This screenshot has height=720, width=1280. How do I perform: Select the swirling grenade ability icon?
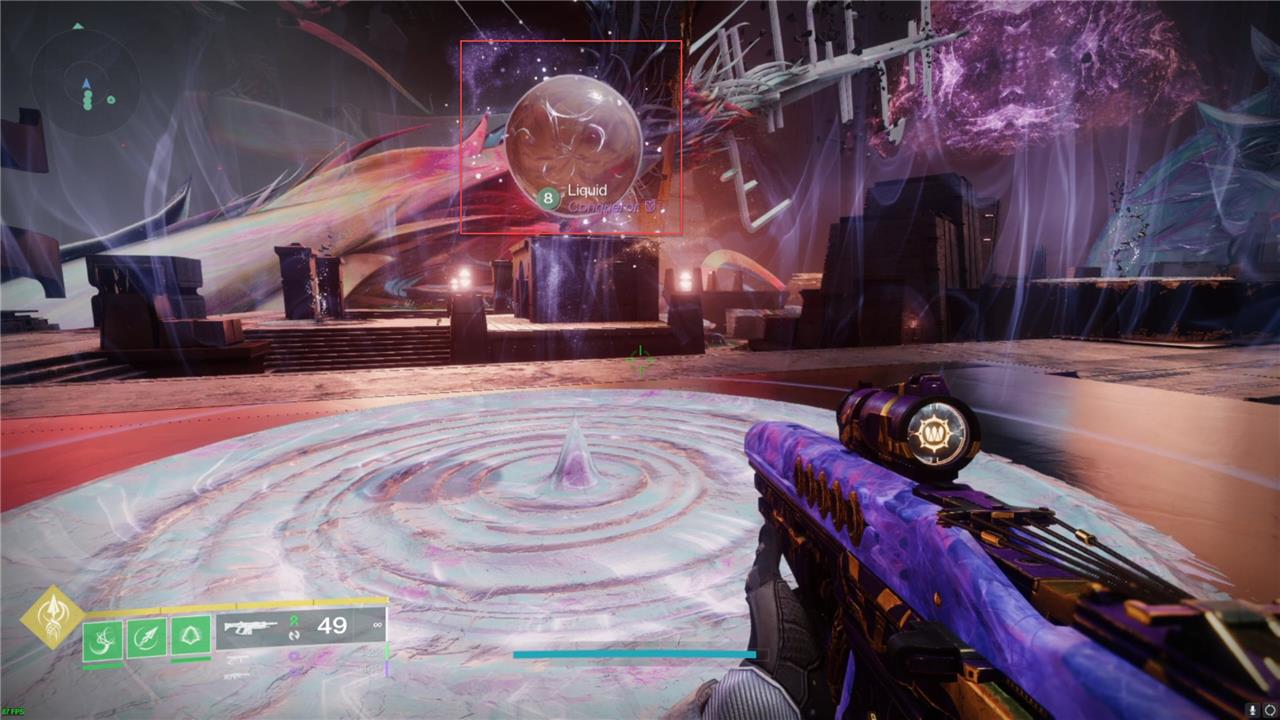[x=103, y=638]
